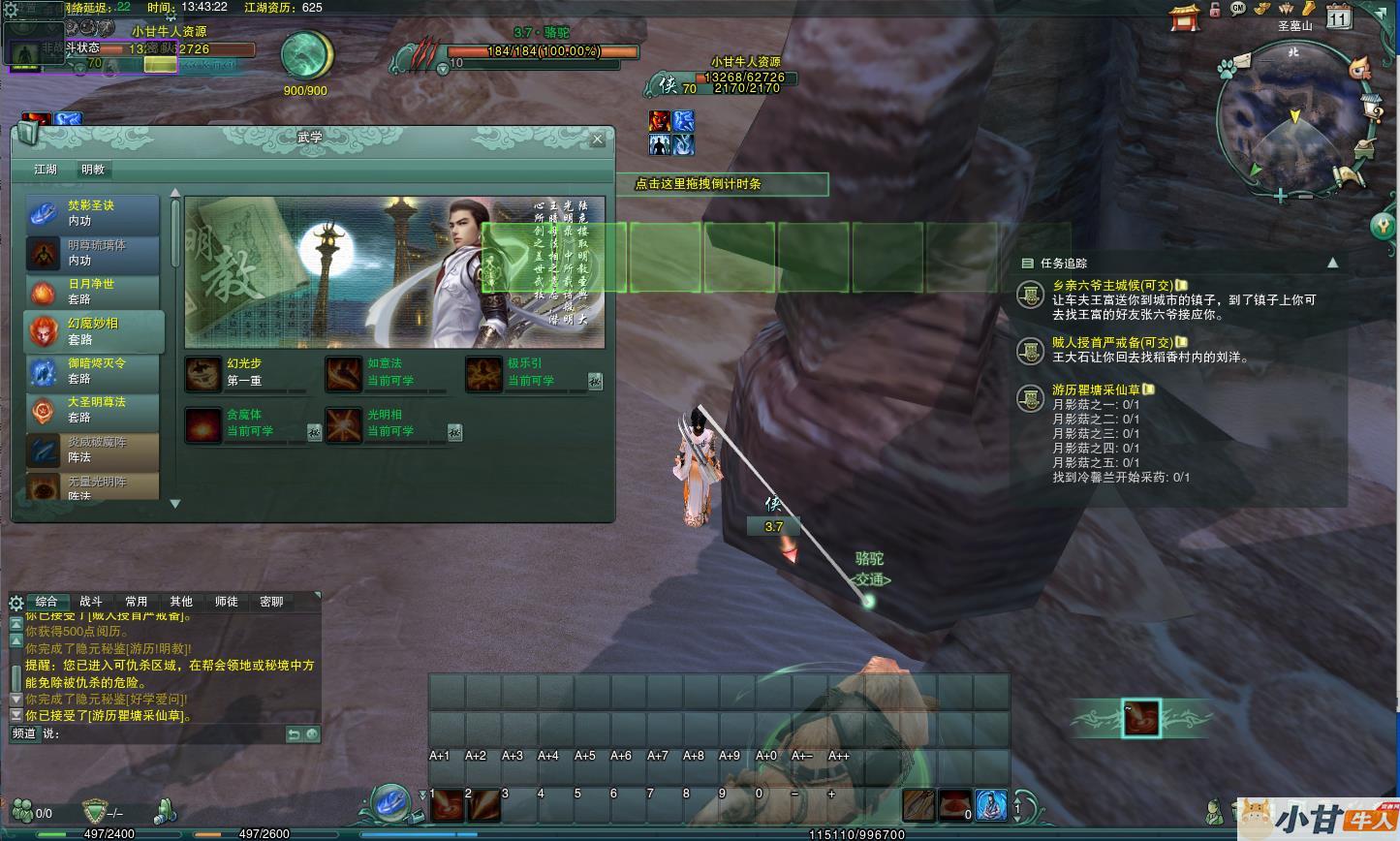Pick the 极乐引 skill icon
The image size is (1400, 841).
pyautogui.click(x=484, y=373)
